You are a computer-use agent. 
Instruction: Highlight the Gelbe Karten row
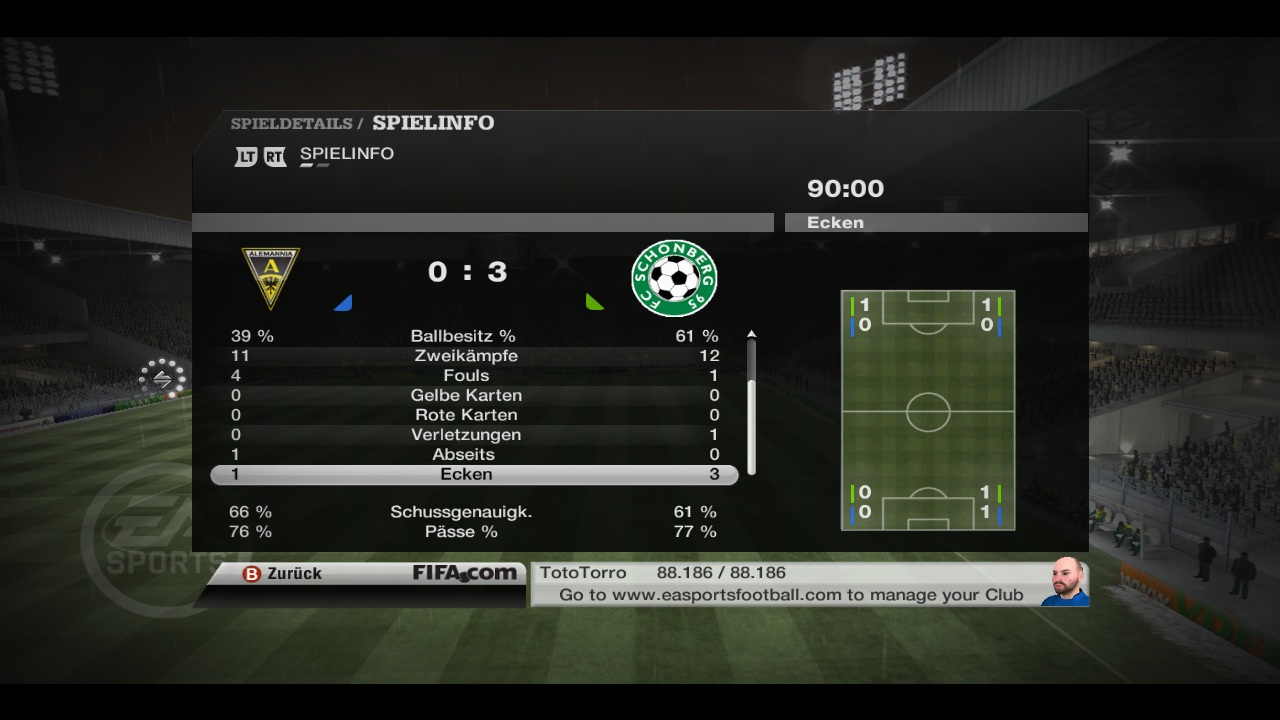point(465,395)
